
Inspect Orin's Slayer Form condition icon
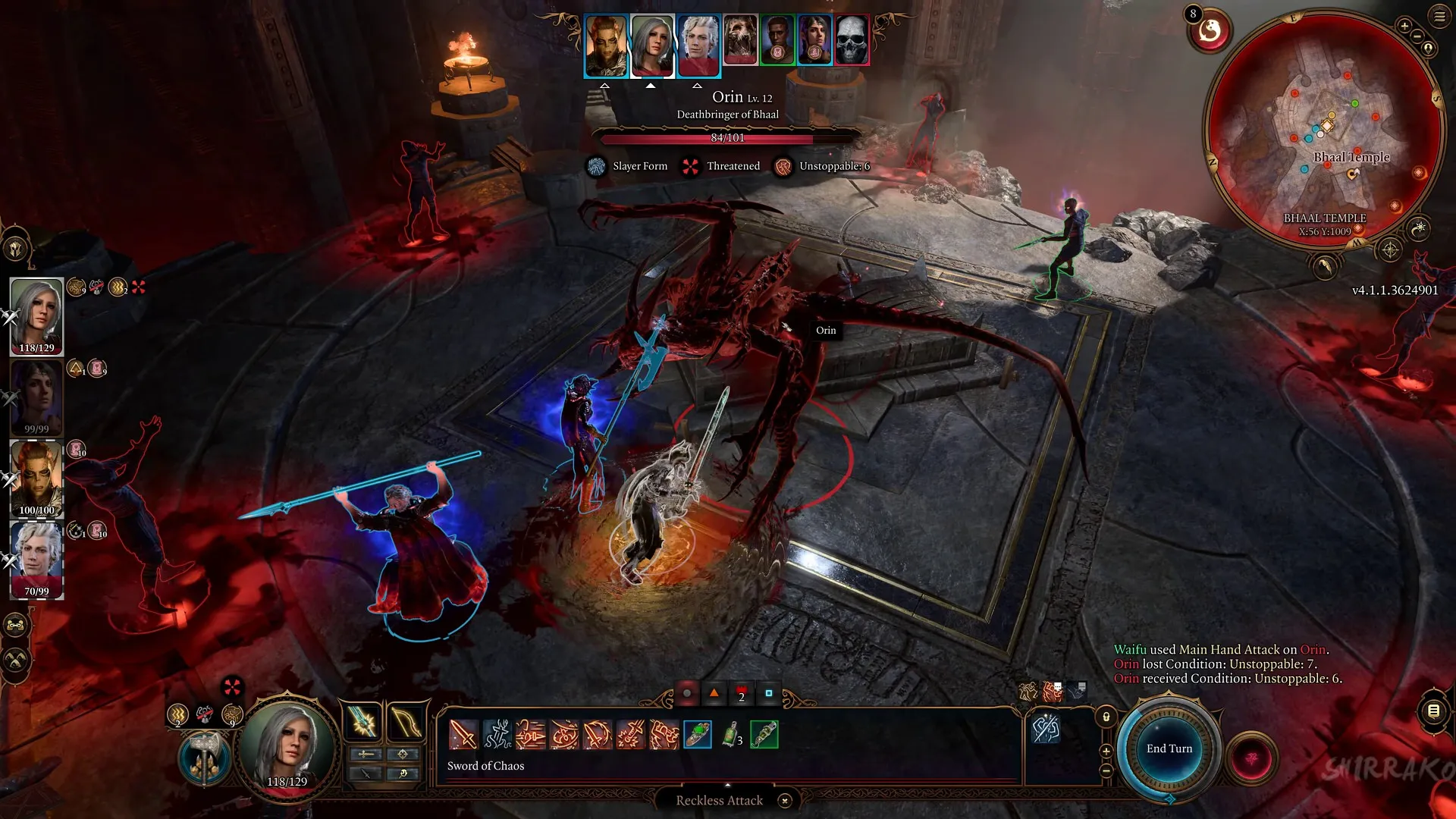pos(595,166)
